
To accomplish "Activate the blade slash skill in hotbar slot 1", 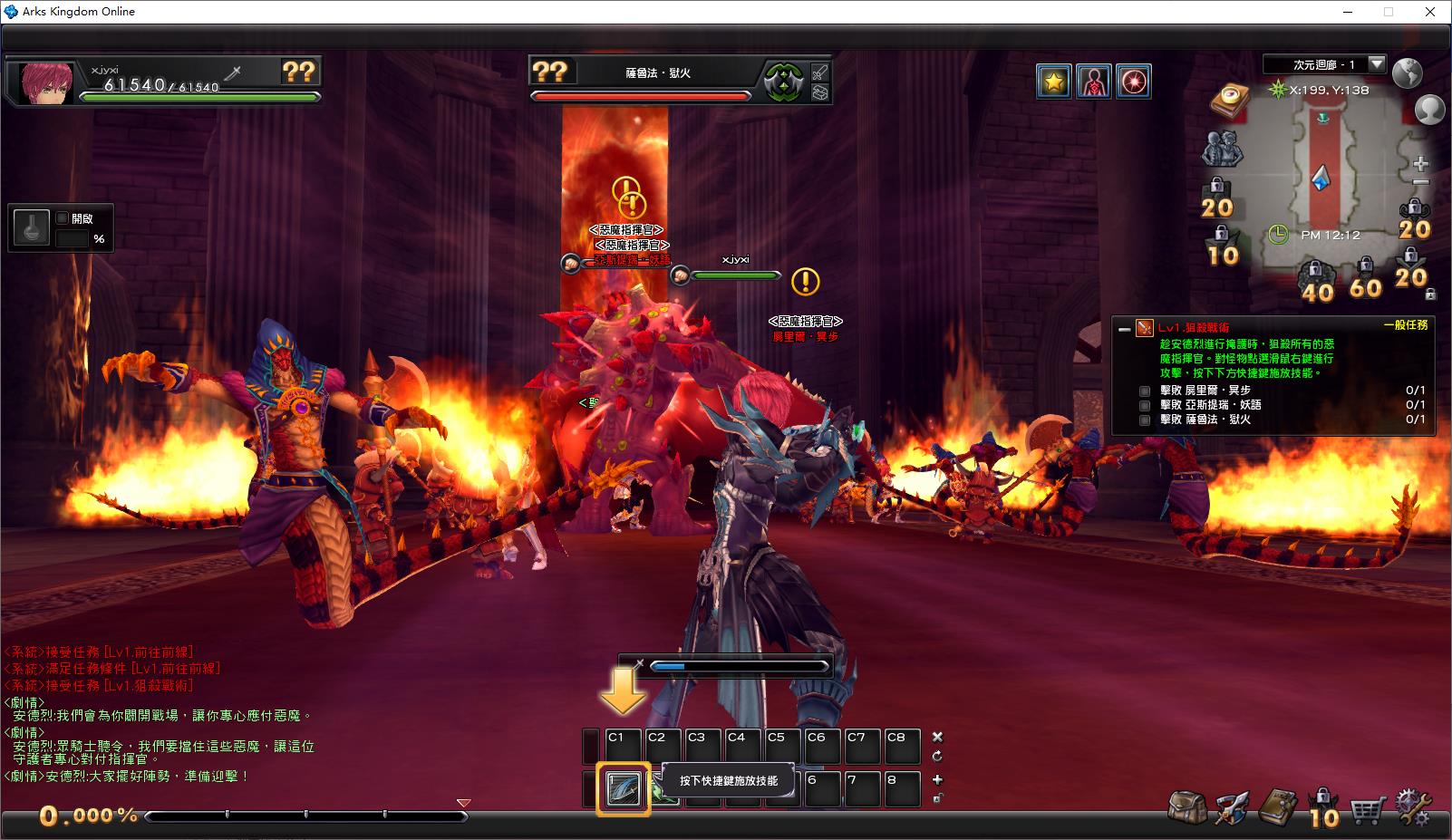I will (x=624, y=788).
